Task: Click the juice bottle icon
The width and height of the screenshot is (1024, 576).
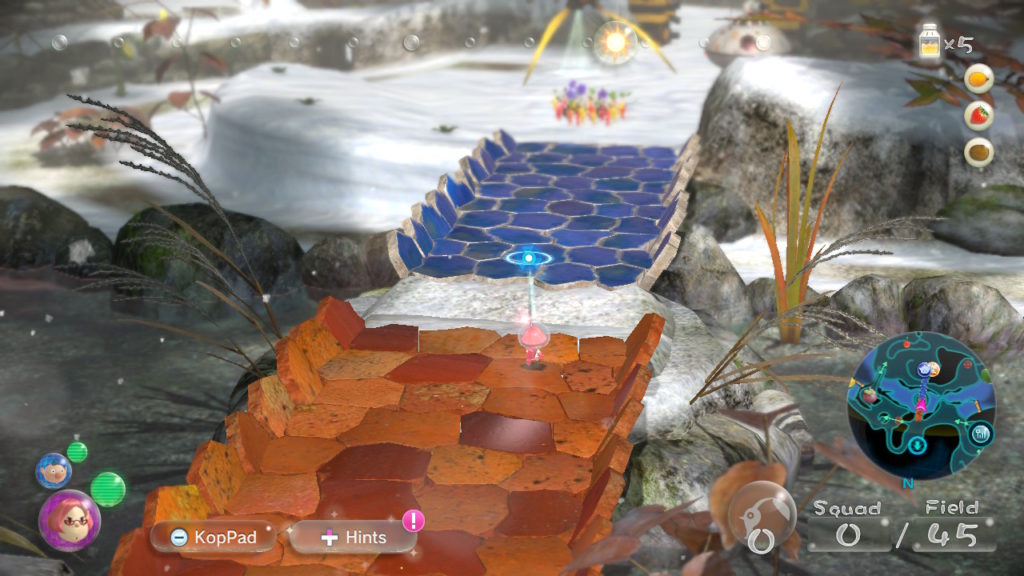Action: tap(932, 44)
